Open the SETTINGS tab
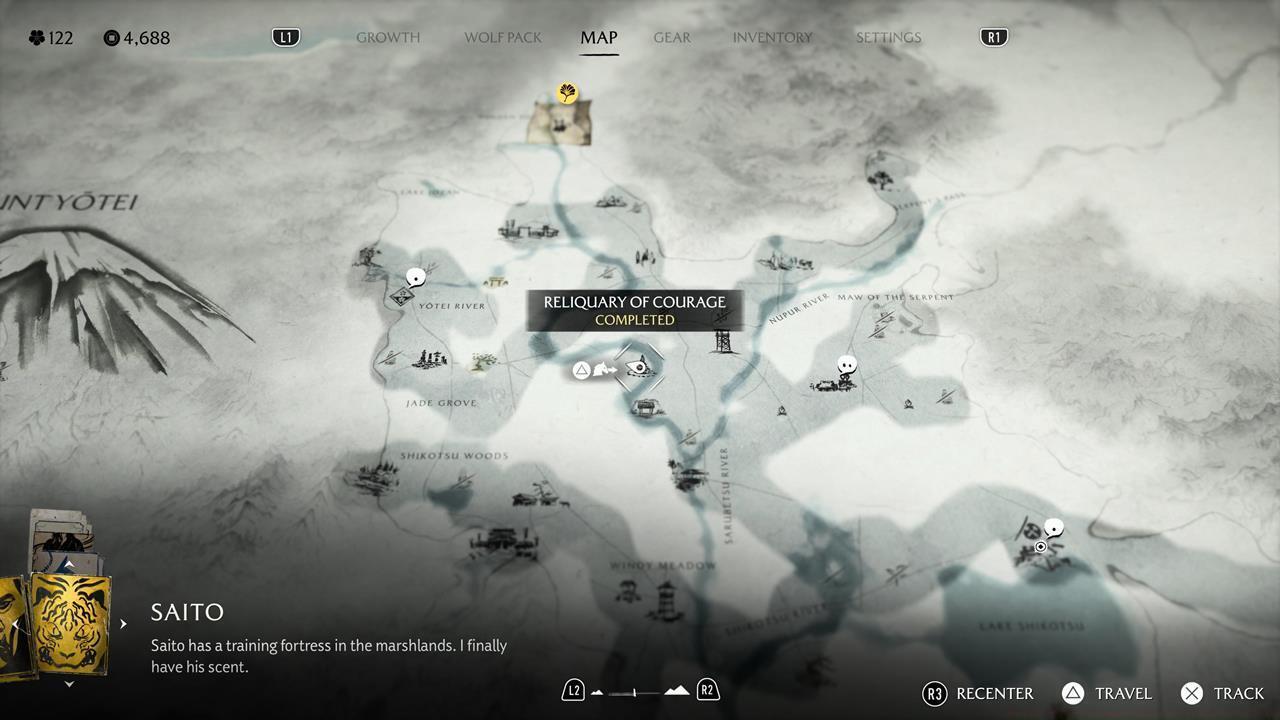The image size is (1280, 720). click(888, 37)
